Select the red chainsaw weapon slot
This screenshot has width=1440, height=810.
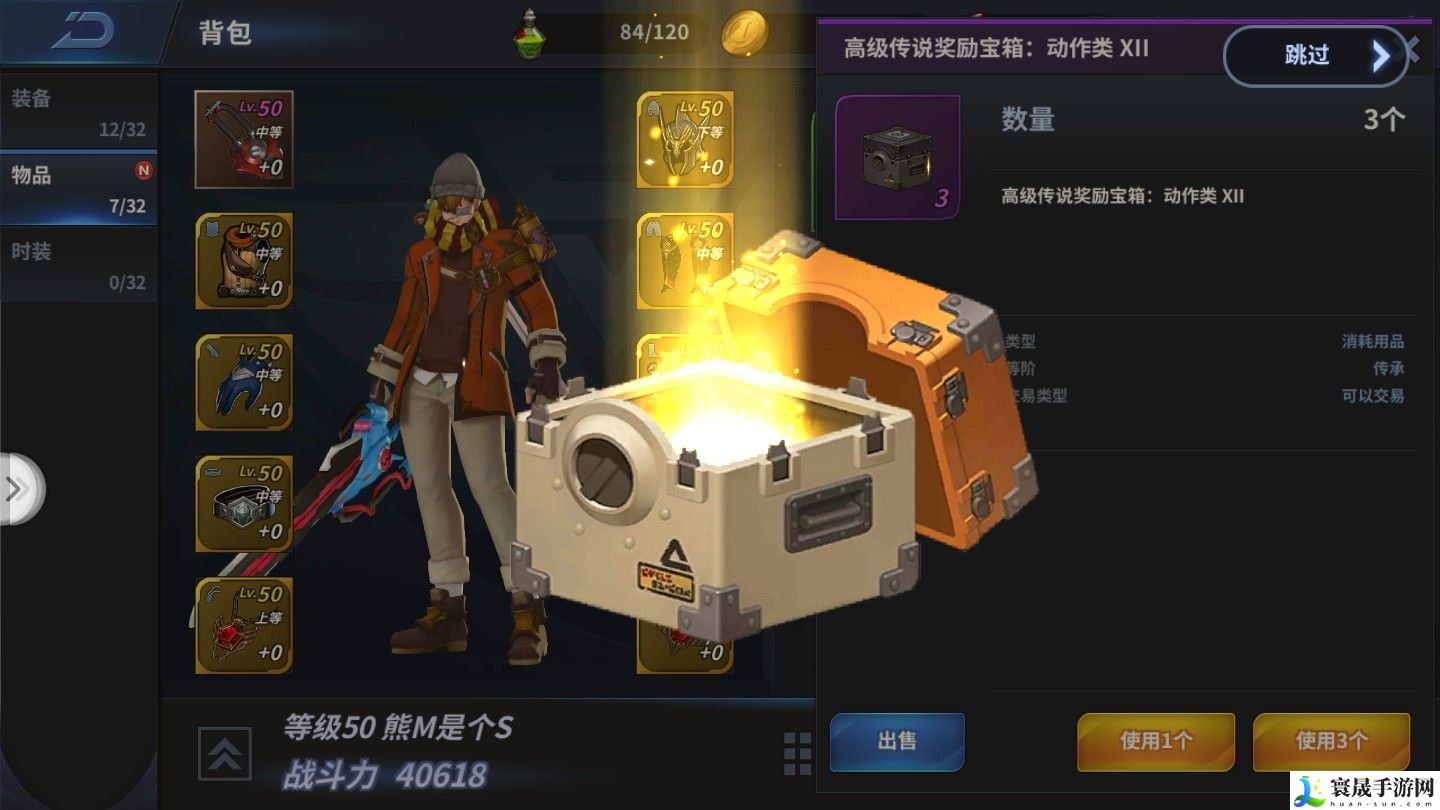click(x=244, y=139)
